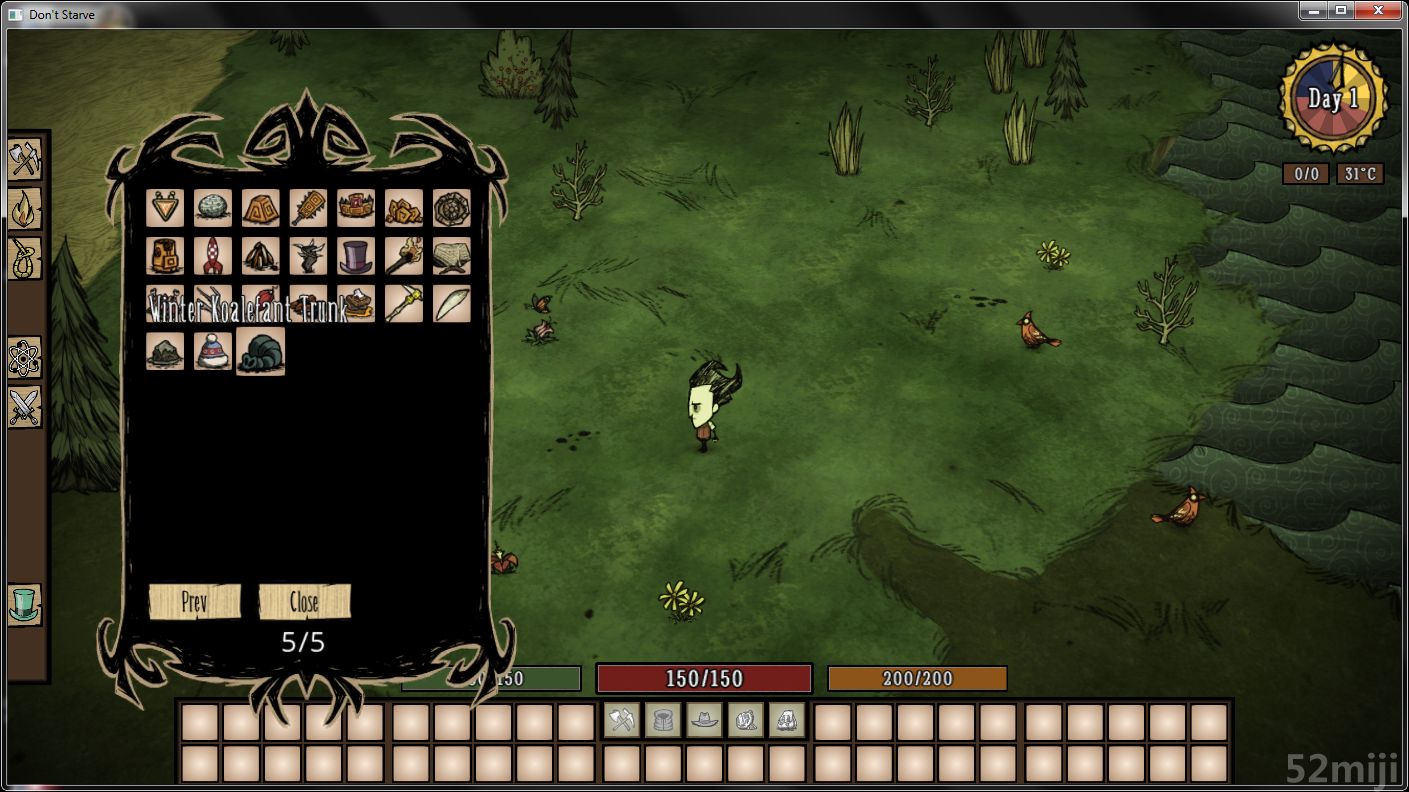Select the triangular amulet item
Screen dimensions: 1409x792
(164, 208)
